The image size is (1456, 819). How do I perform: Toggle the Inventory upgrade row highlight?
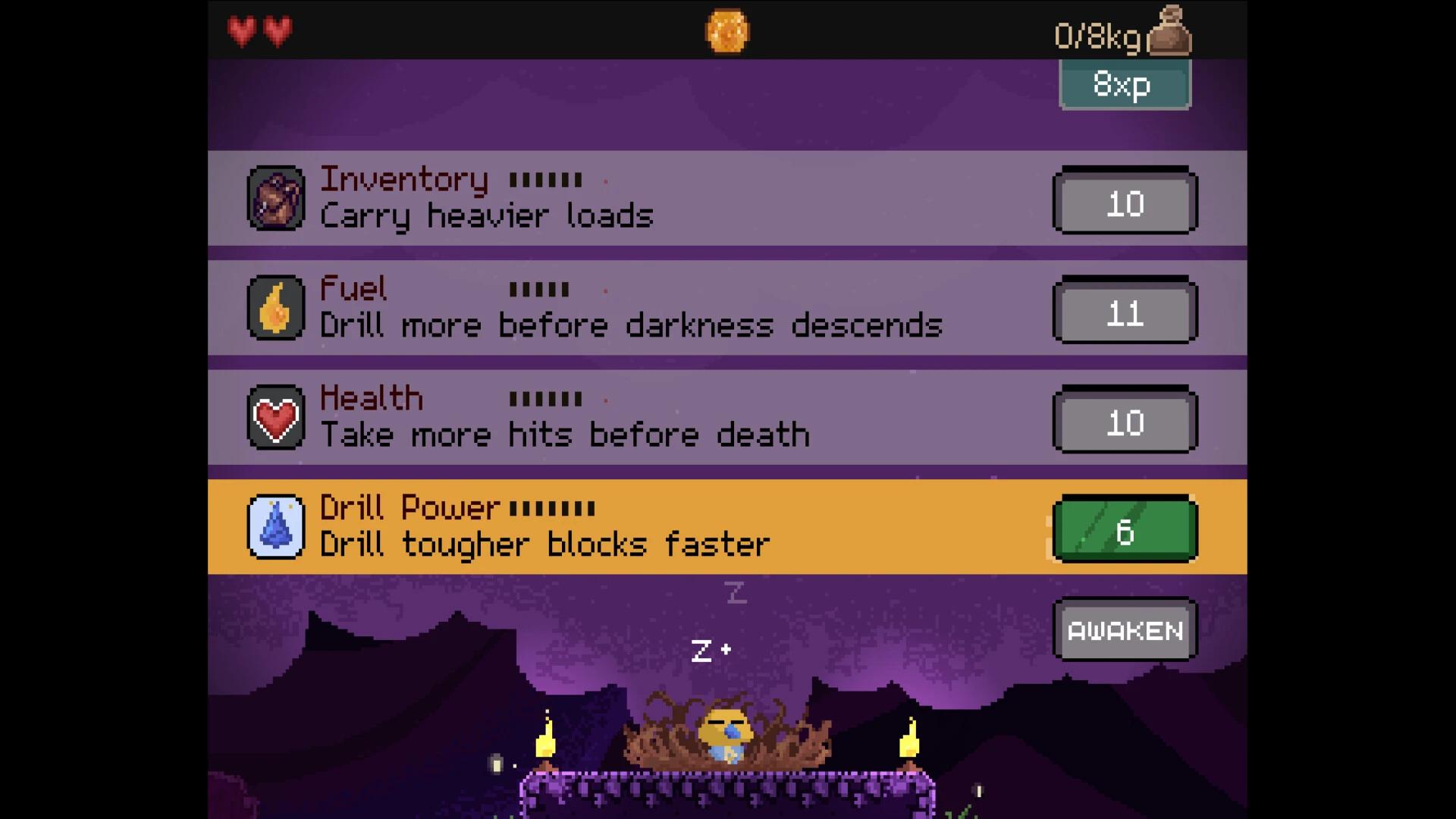coord(682,197)
